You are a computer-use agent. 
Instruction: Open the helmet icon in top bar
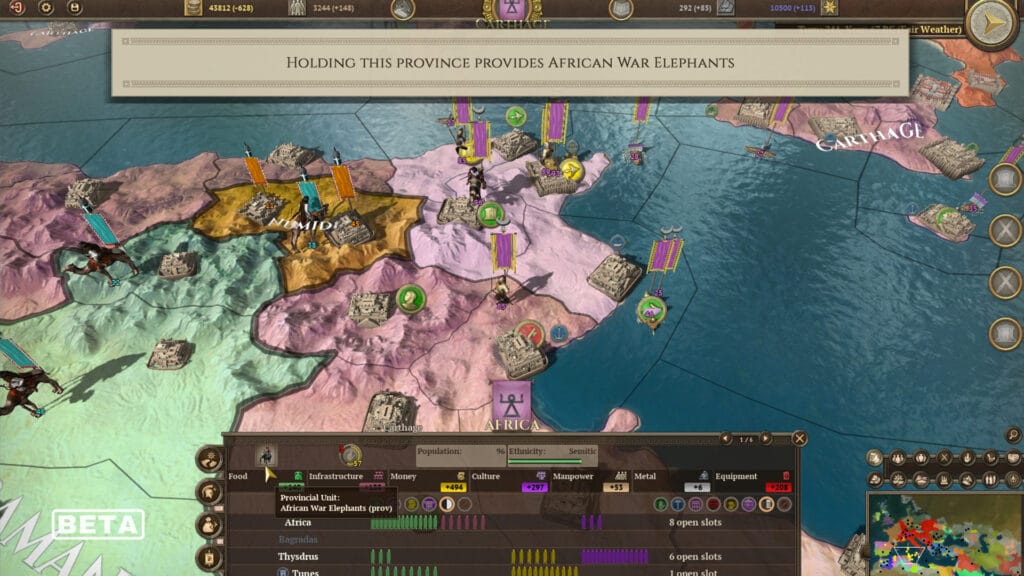[x=403, y=9]
